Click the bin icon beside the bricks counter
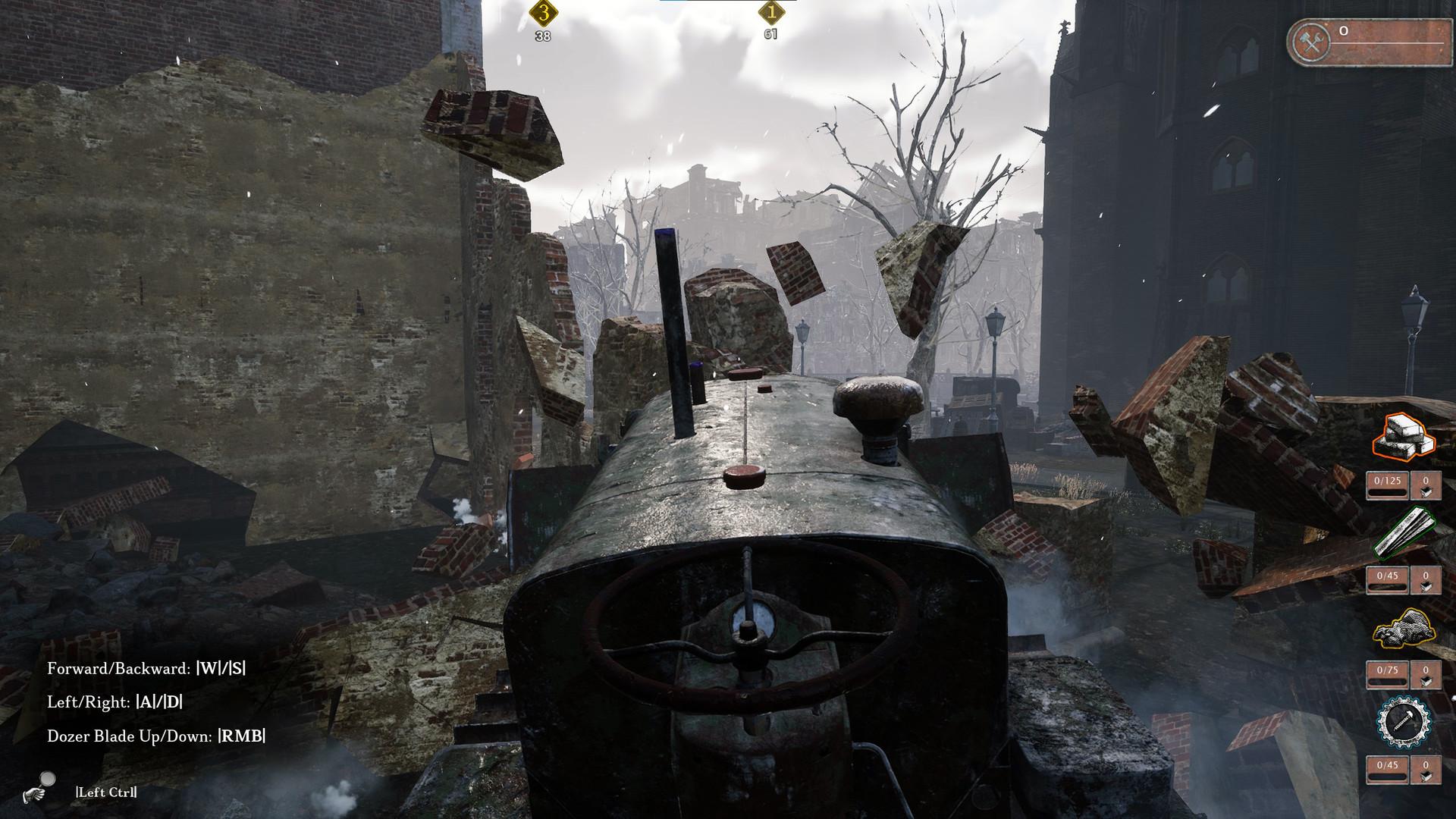 pos(1426,484)
